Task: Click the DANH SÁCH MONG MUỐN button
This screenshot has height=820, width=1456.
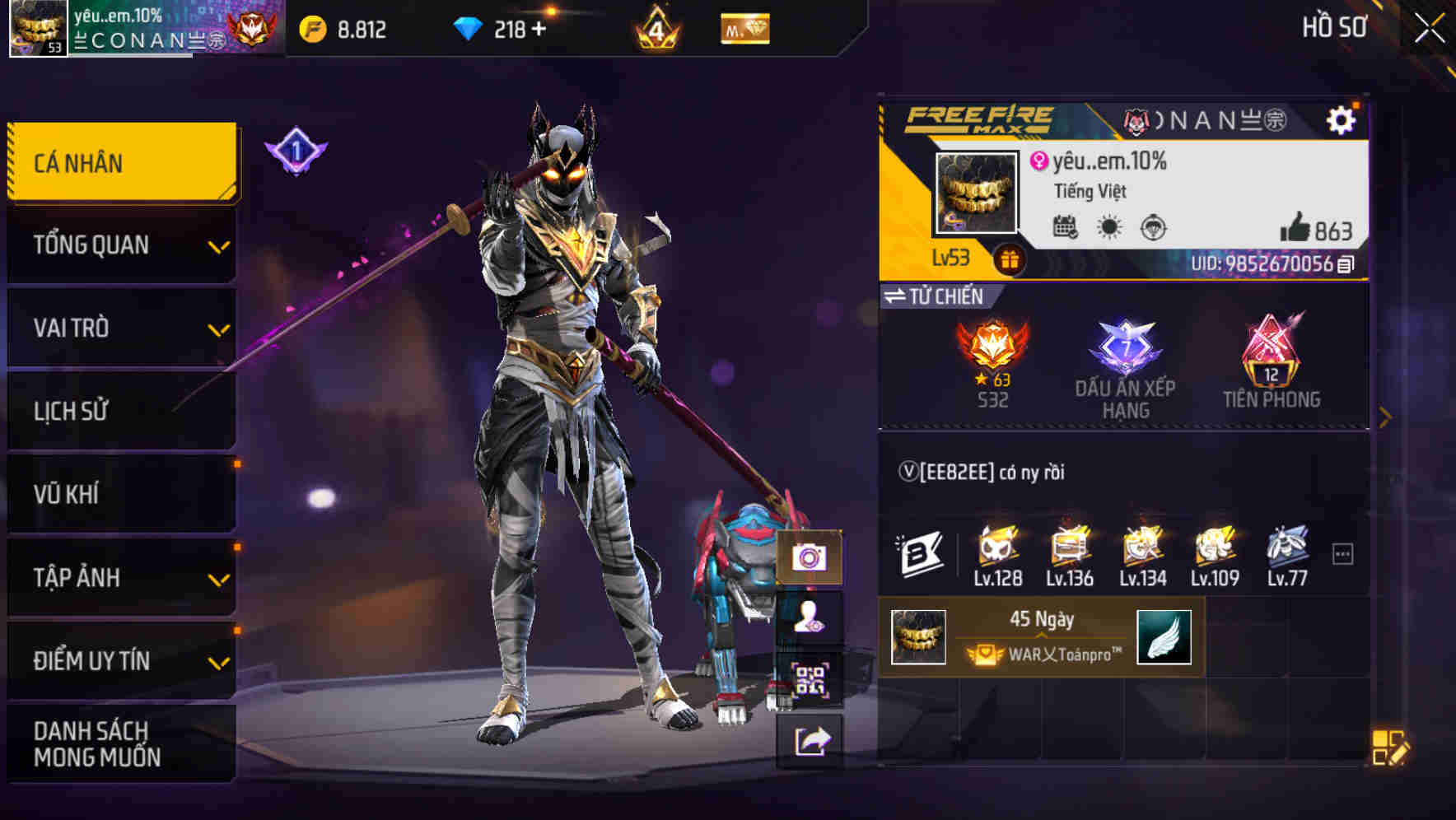Action: (x=119, y=743)
